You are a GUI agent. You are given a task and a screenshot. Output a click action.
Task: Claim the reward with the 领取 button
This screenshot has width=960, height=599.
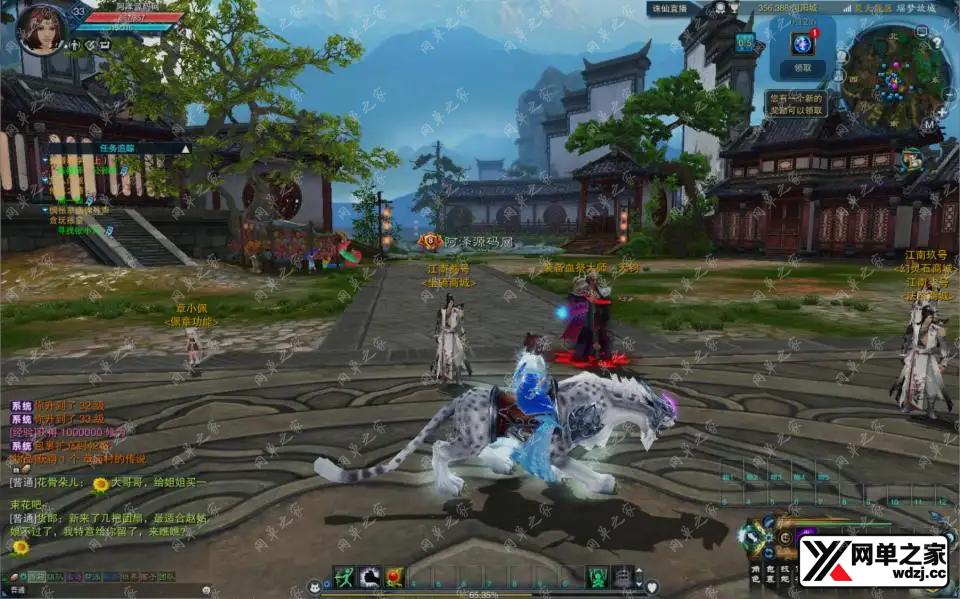coord(802,68)
